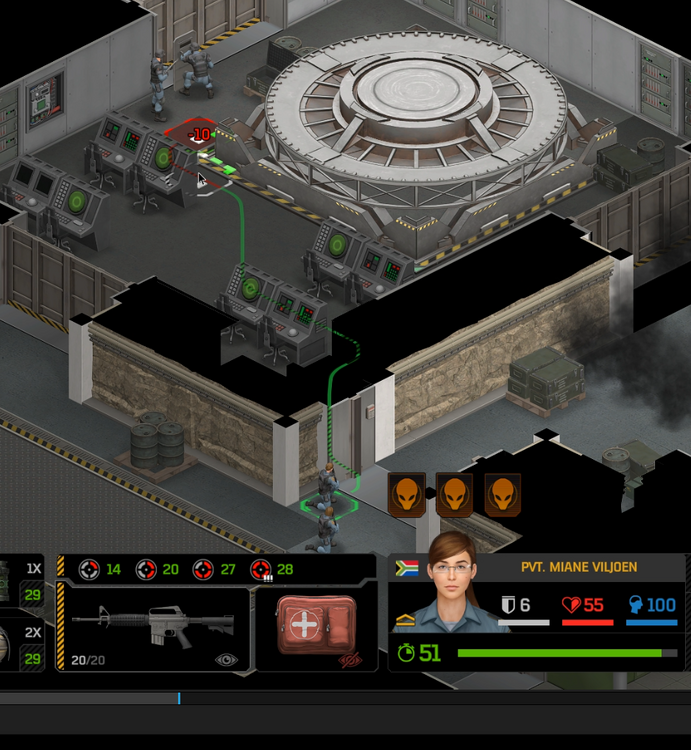Select the 14 TU fire mode
Screen dimensions: 691x750
click(100, 570)
